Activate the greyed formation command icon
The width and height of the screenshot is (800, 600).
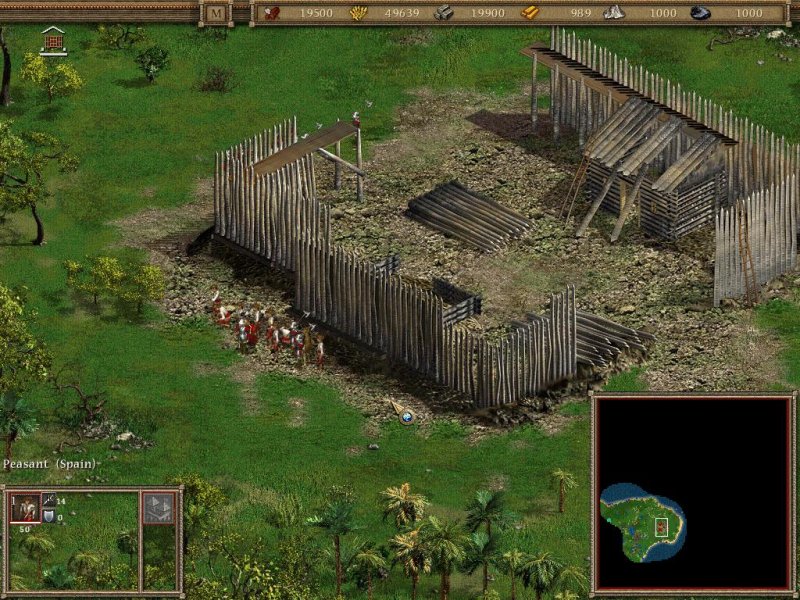(158, 508)
